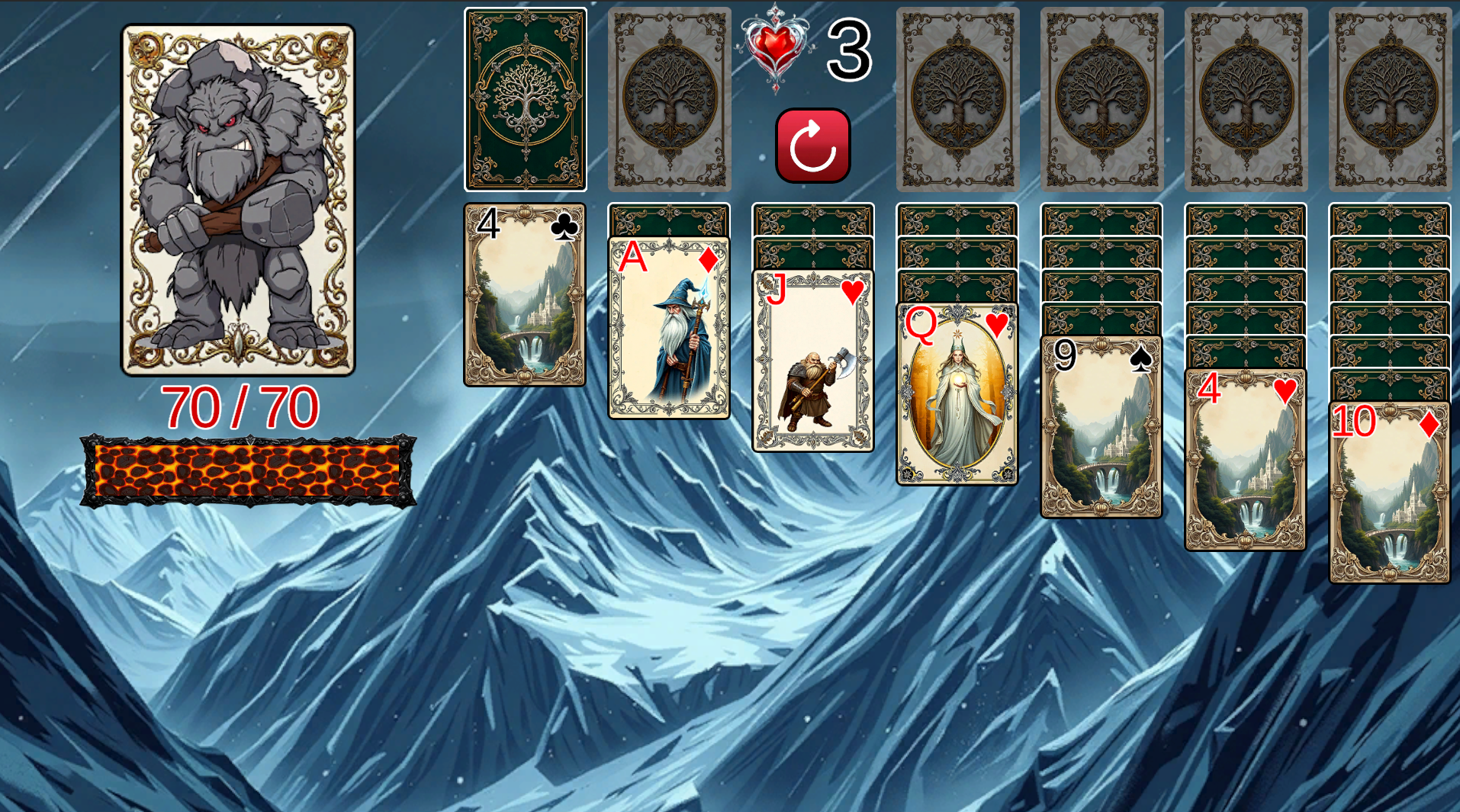
Task: Click the green tree-of-life draw pile
Action: pyautogui.click(x=526, y=98)
